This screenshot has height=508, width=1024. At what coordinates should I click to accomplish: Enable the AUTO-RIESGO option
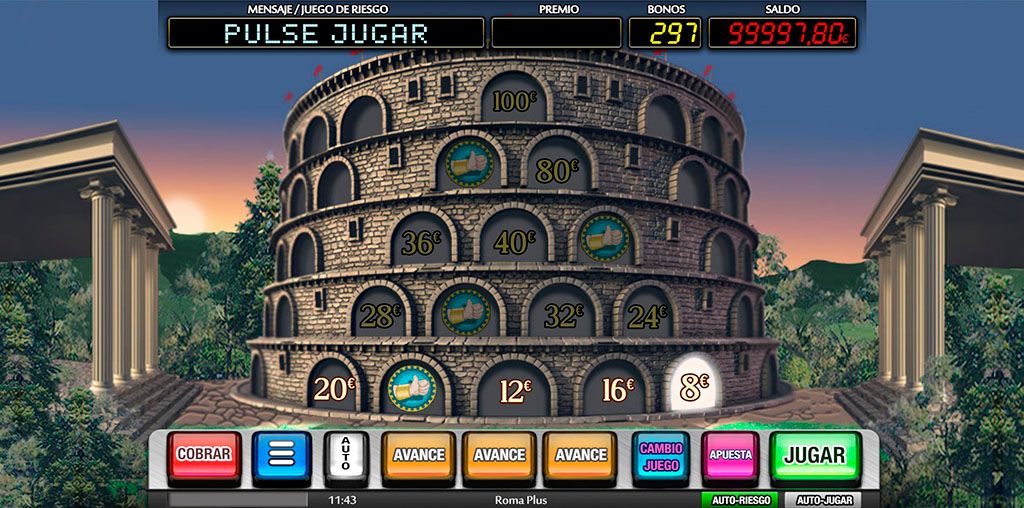739,499
